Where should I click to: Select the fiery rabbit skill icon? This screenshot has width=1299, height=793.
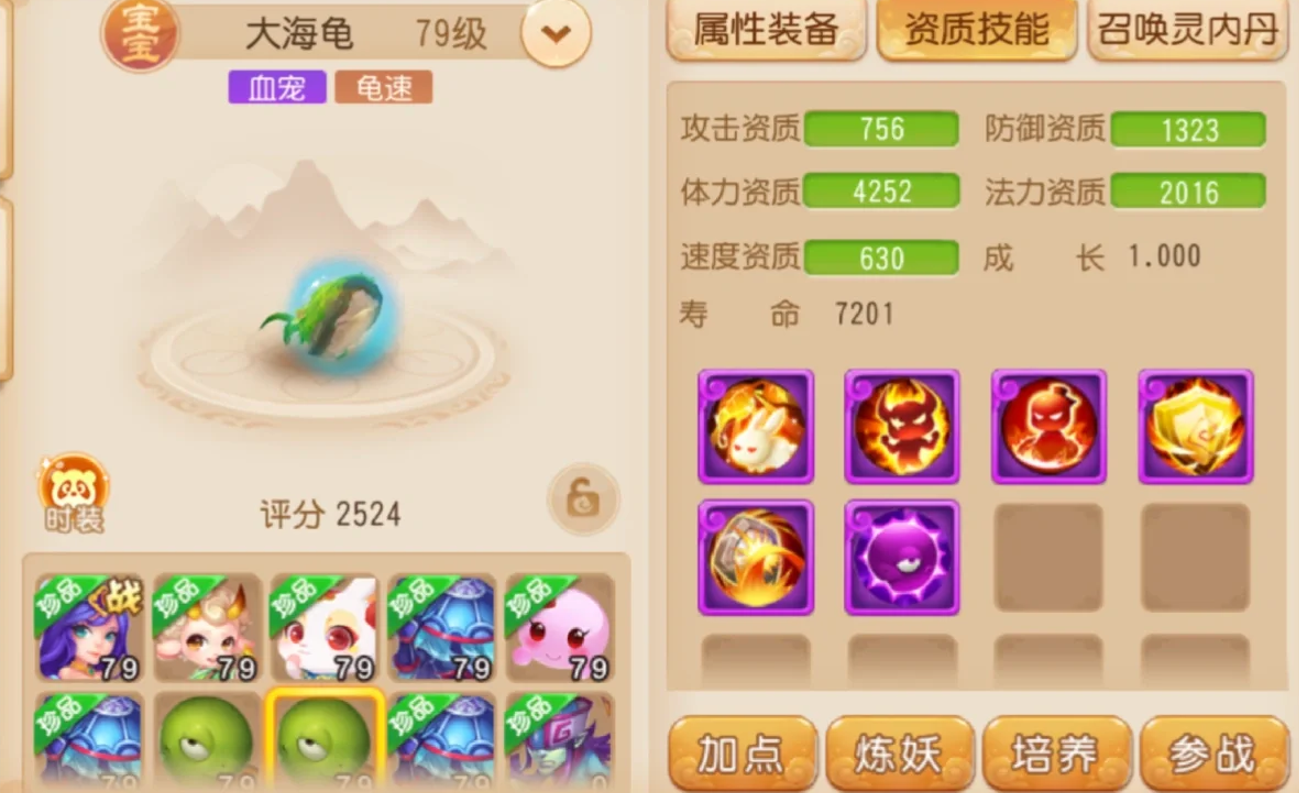755,426
